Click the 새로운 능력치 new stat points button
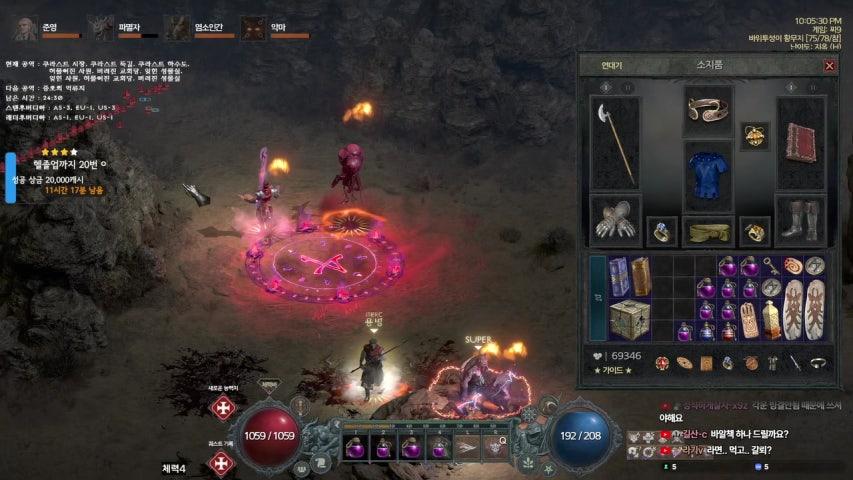 pyautogui.click(x=223, y=408)
